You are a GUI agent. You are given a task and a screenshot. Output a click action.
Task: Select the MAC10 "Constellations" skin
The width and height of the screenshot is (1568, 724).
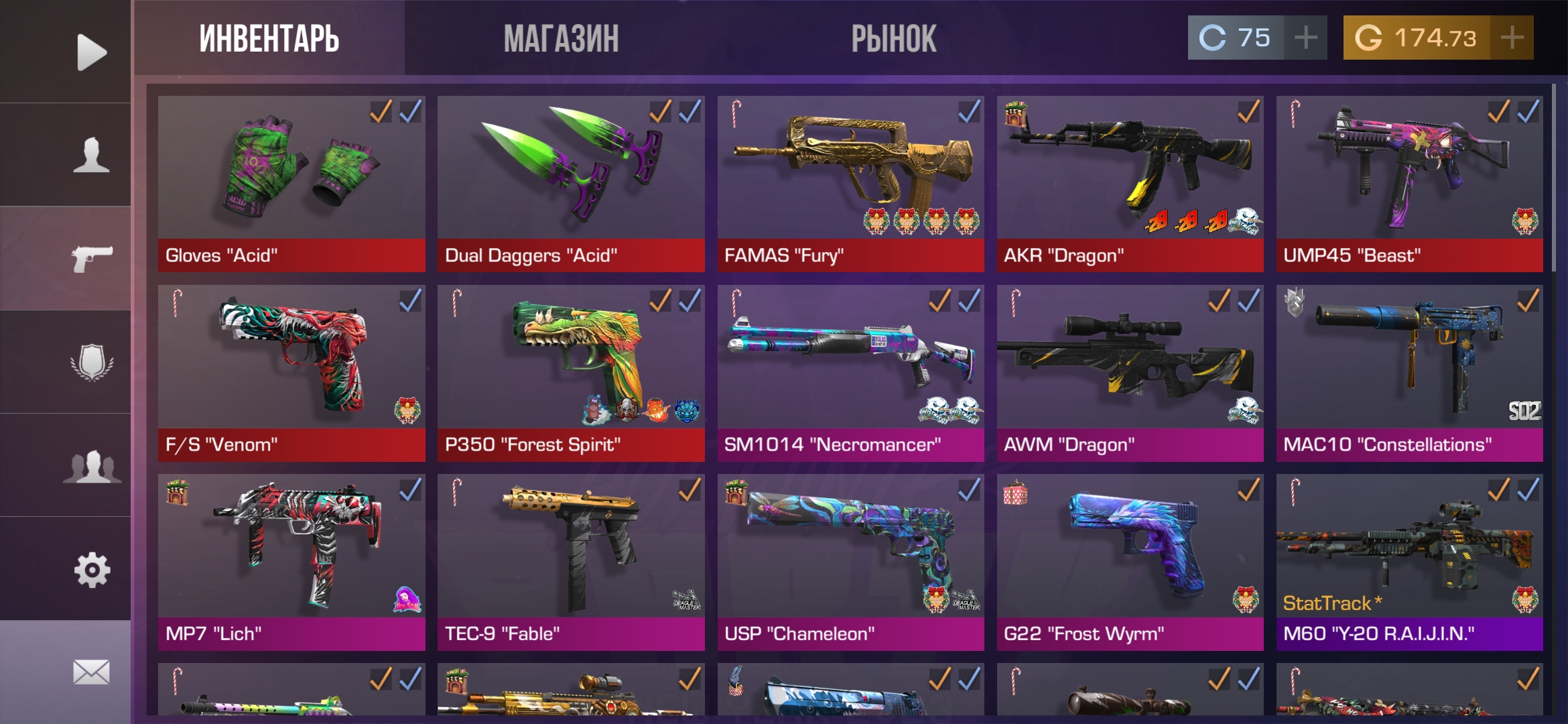[1409, 373]
